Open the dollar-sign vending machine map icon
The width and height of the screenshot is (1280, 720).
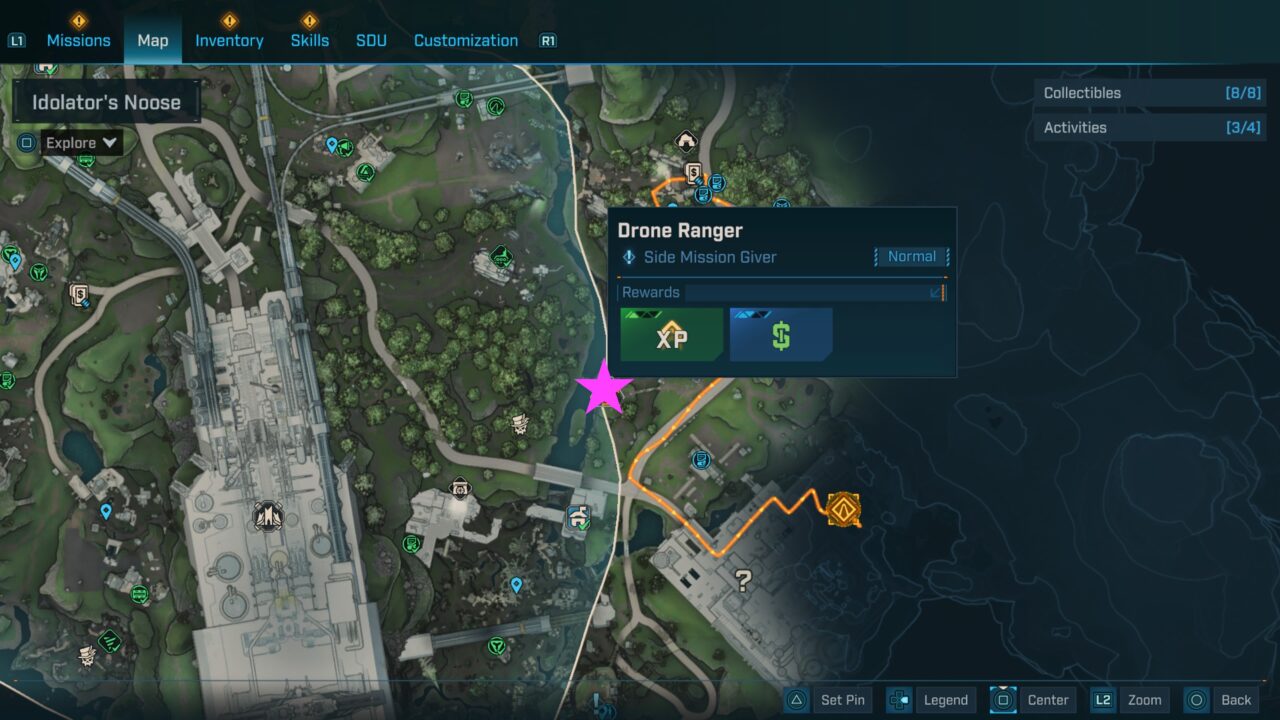click(694, 170)
